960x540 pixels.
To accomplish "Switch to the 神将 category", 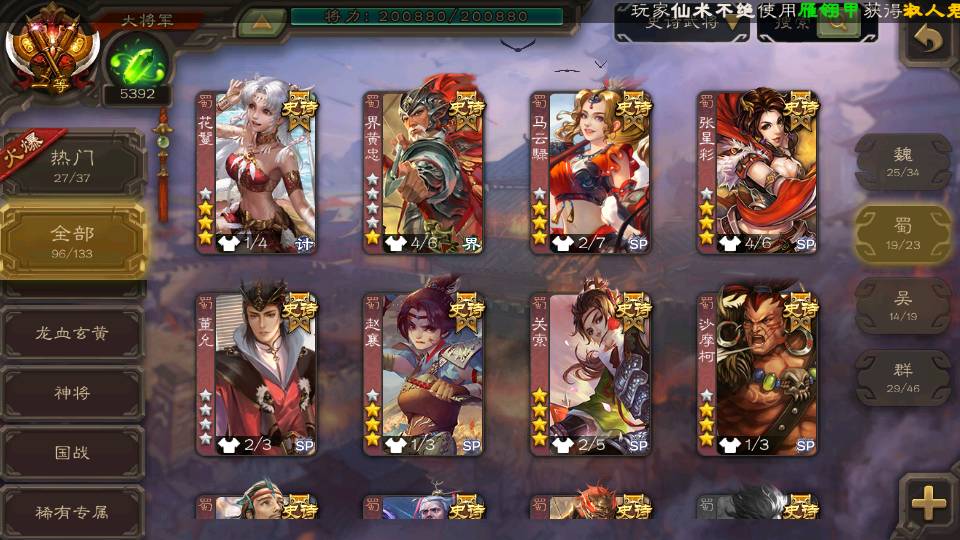I will point(72,393).
